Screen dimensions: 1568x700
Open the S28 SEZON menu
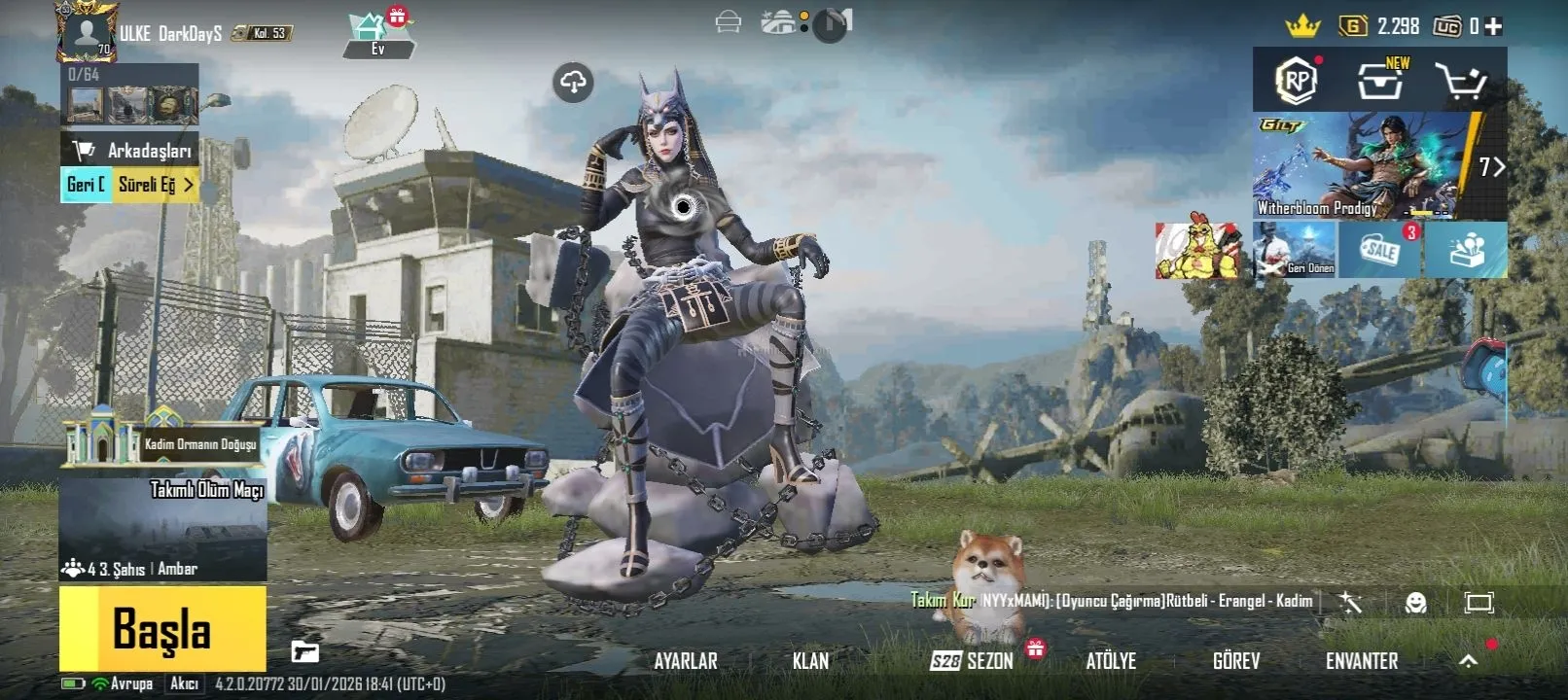[972, 661]
